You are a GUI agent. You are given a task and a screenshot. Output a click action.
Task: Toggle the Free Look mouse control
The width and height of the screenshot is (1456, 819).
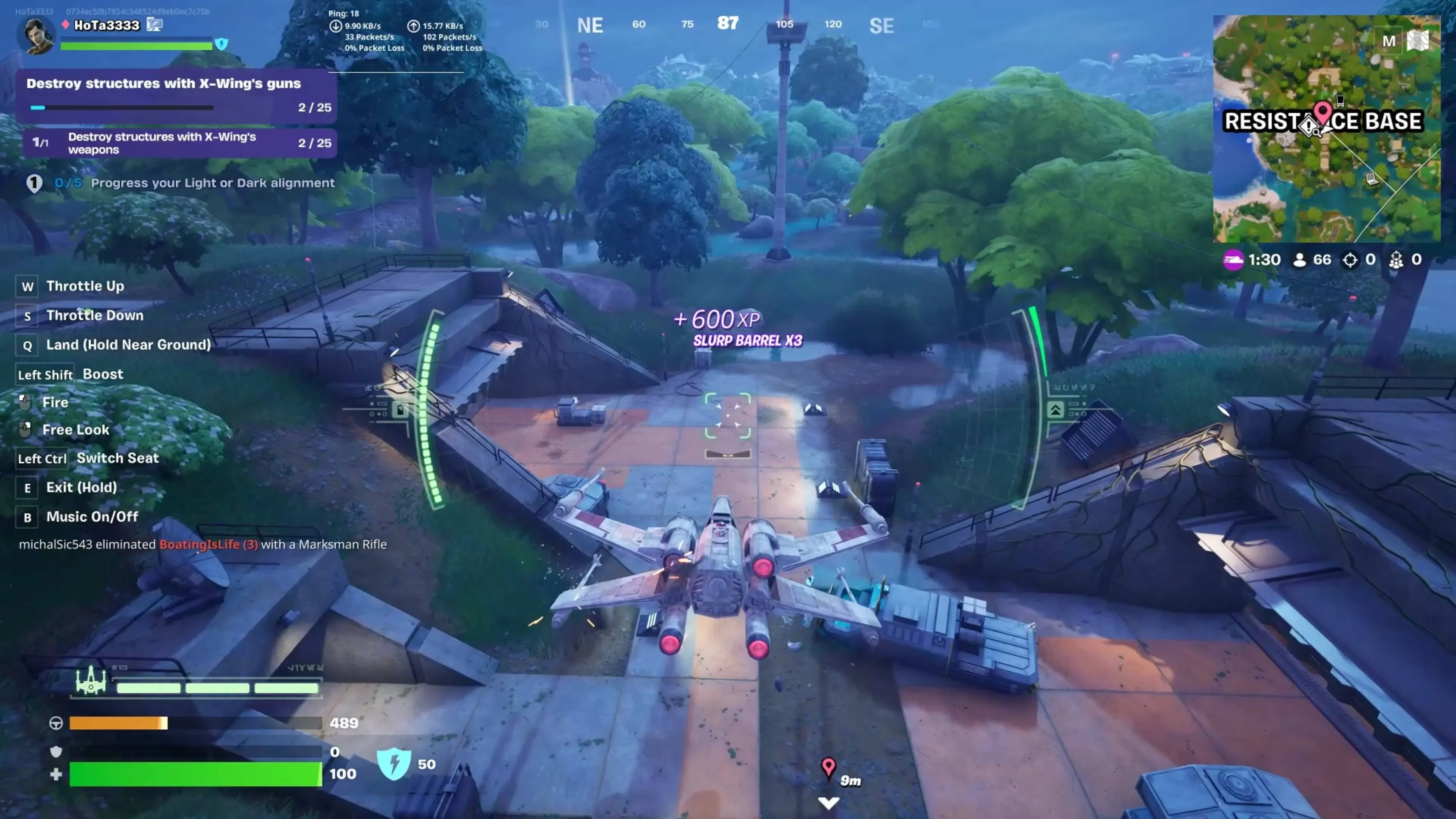(76, 430)
